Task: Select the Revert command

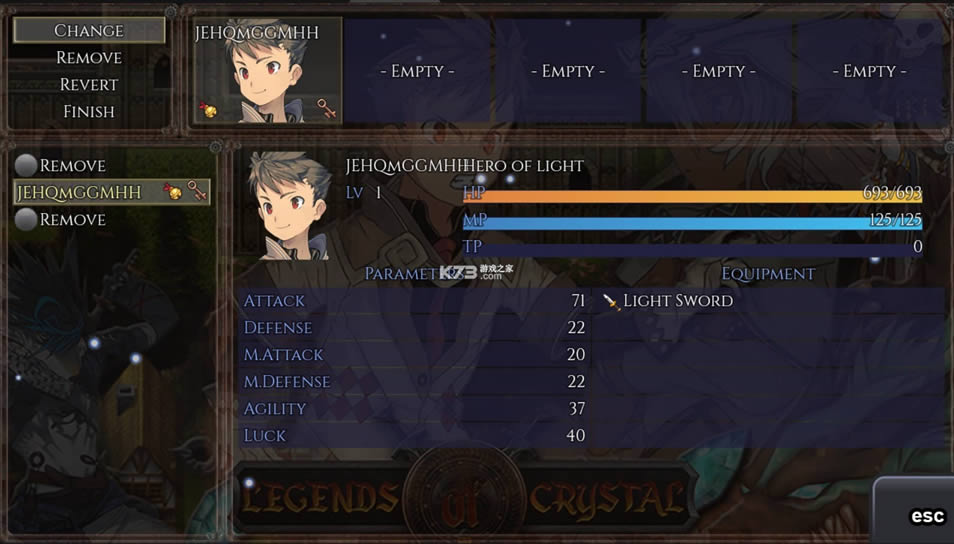Action: pyautogui.click(x=89, y=85)
